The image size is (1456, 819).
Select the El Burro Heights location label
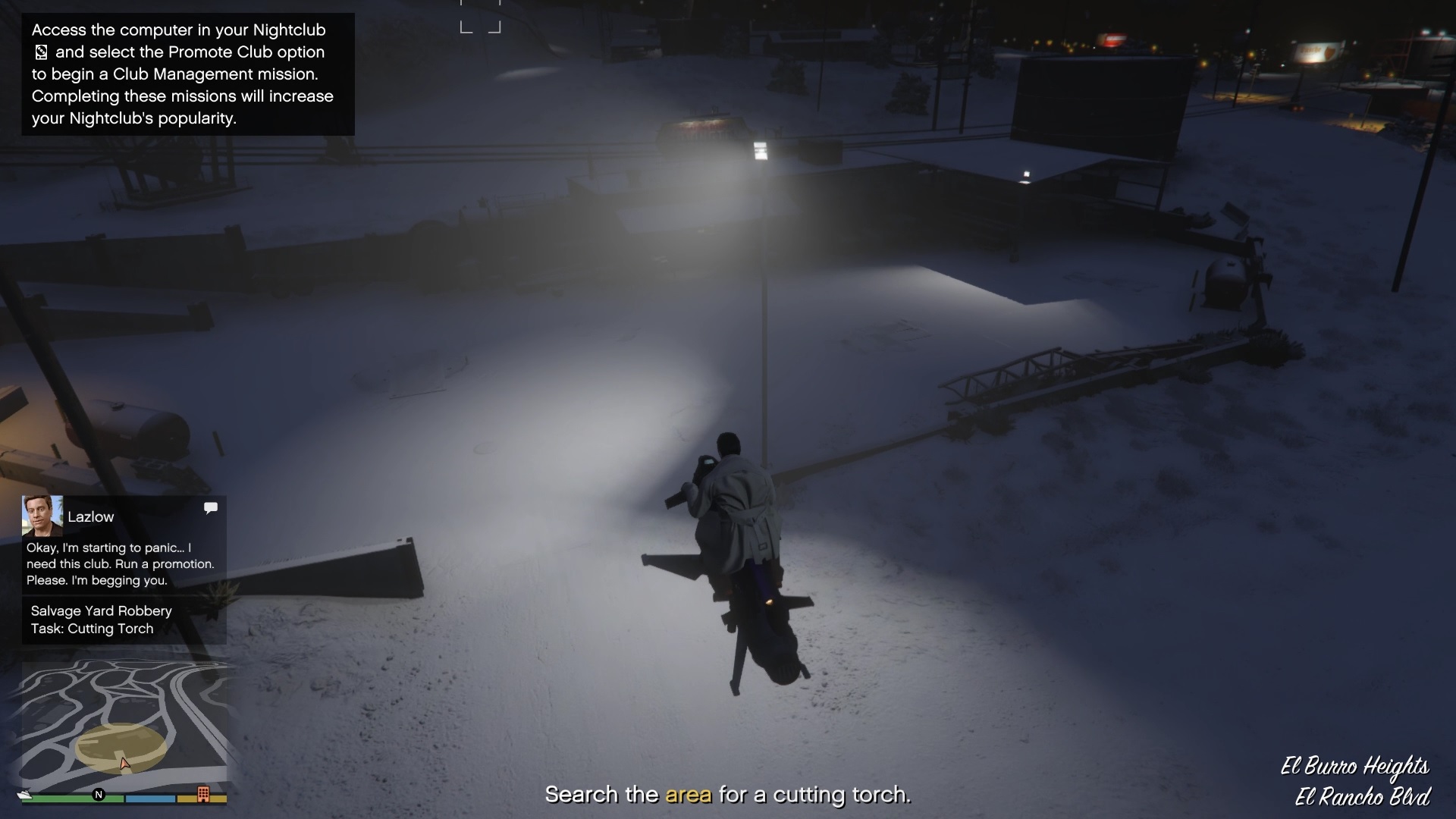(1354, 766)
